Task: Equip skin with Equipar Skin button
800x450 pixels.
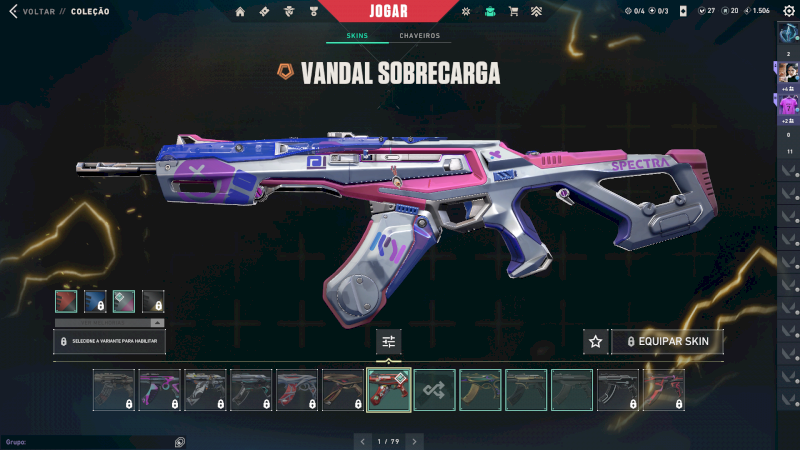Action: point(667,342)
